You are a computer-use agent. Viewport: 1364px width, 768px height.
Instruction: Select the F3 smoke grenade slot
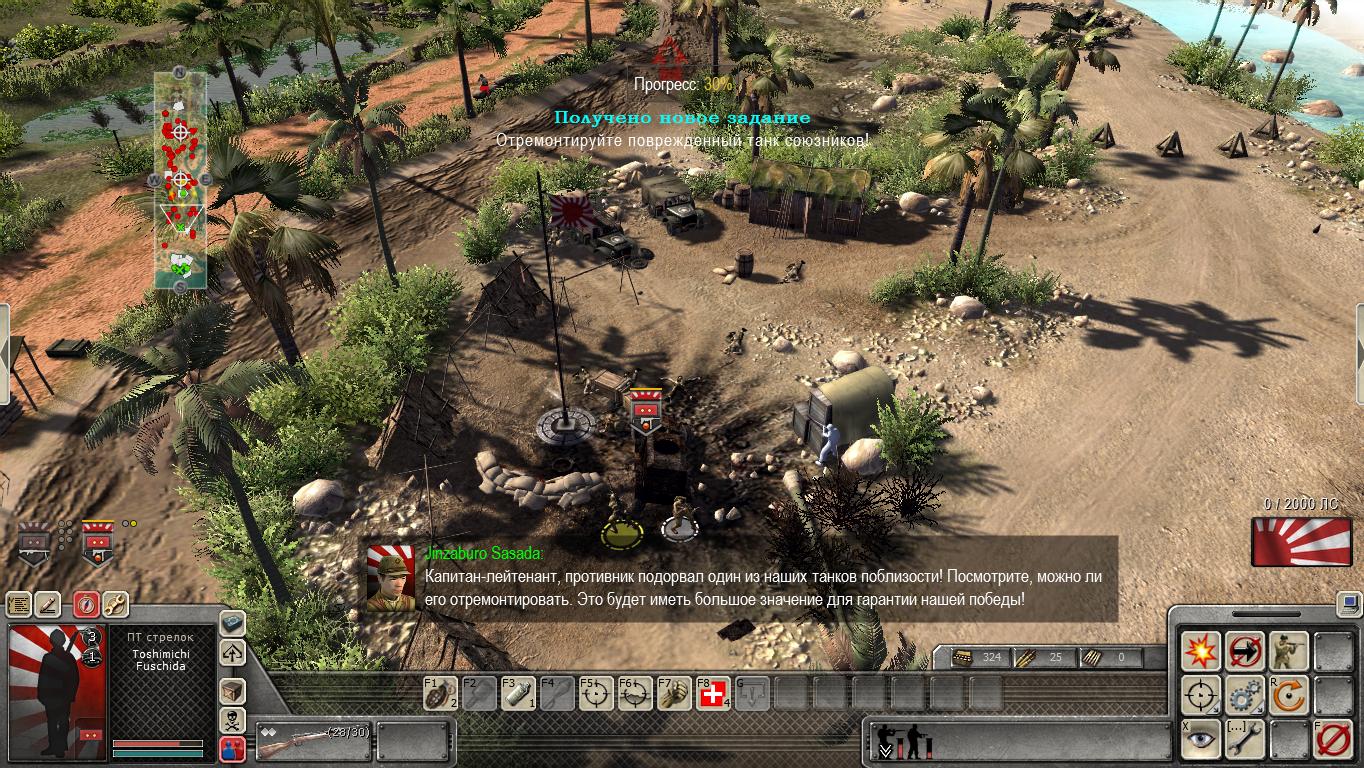[x=519, y=693]
